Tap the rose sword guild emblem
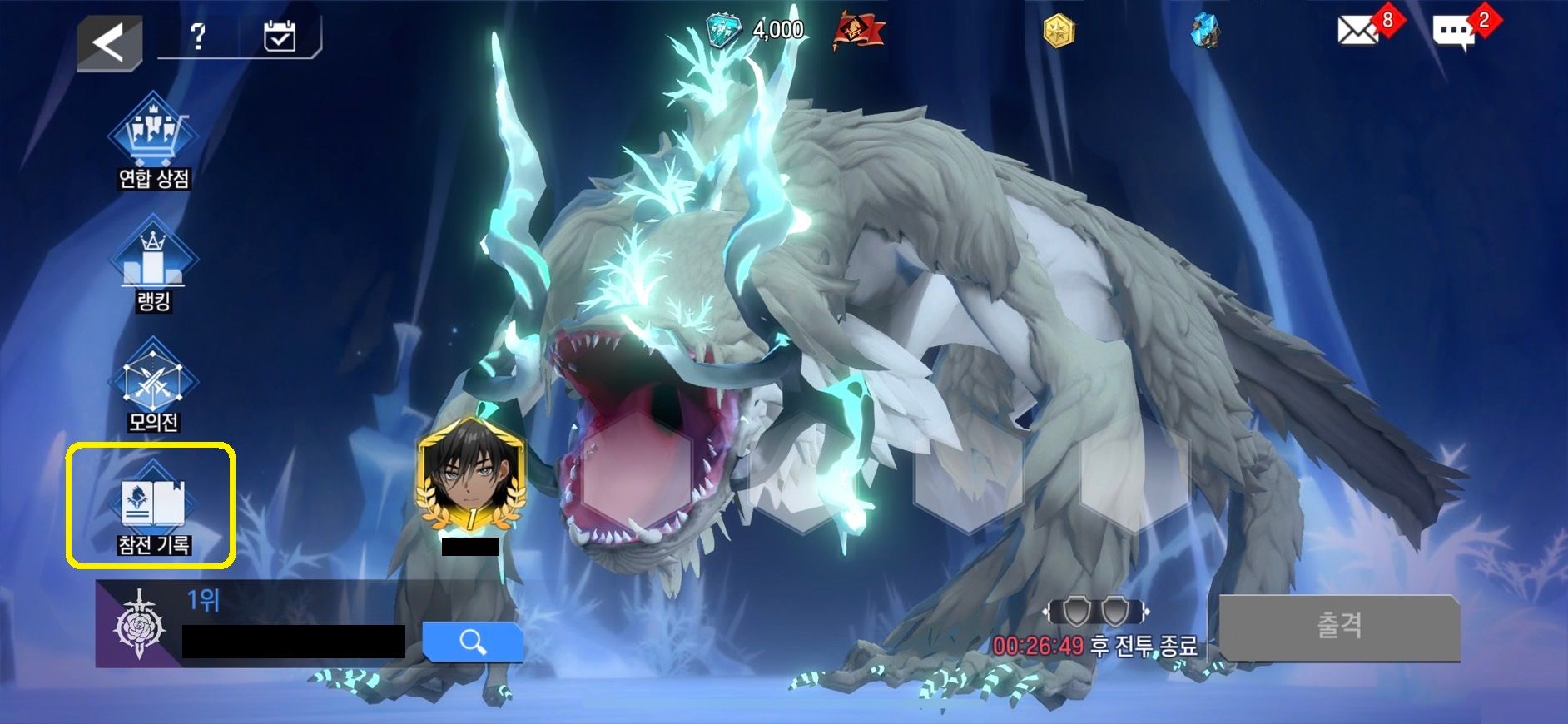The width and height of the screenshot is (1568, 724). 140,625
